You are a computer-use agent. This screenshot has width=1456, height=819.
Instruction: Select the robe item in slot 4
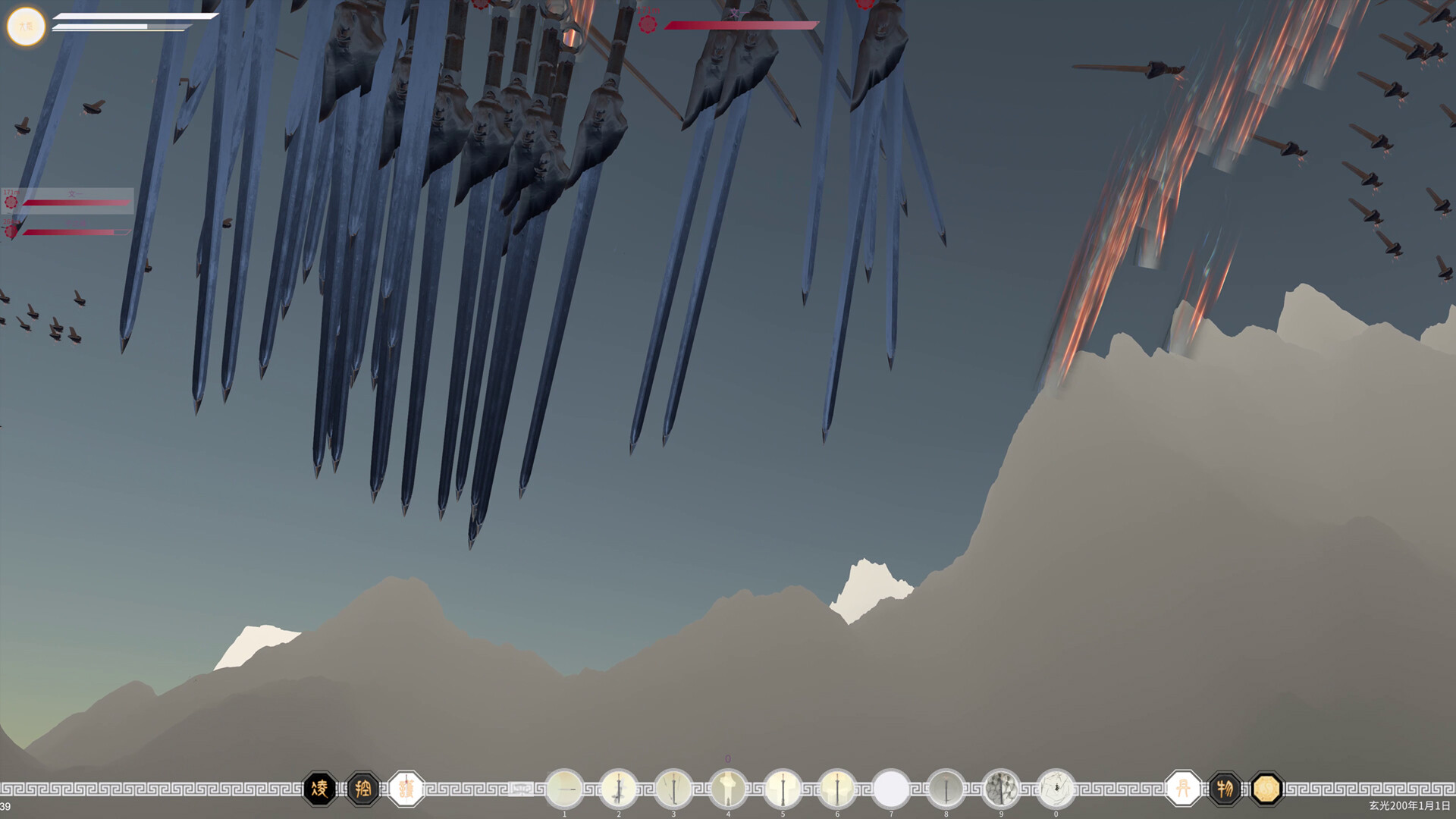point(728,789)
